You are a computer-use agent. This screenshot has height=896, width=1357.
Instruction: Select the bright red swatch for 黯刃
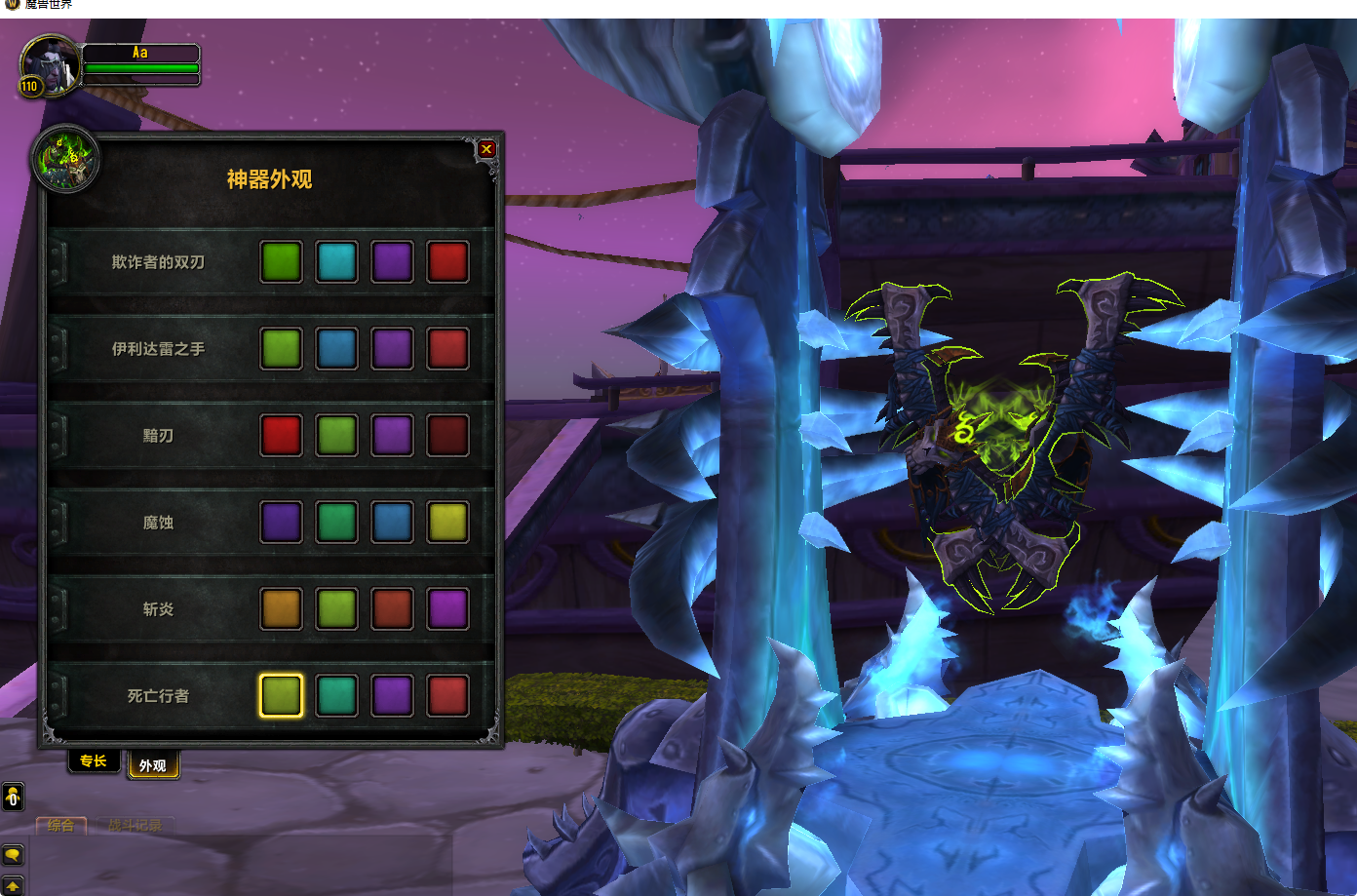tap(282, 435)
